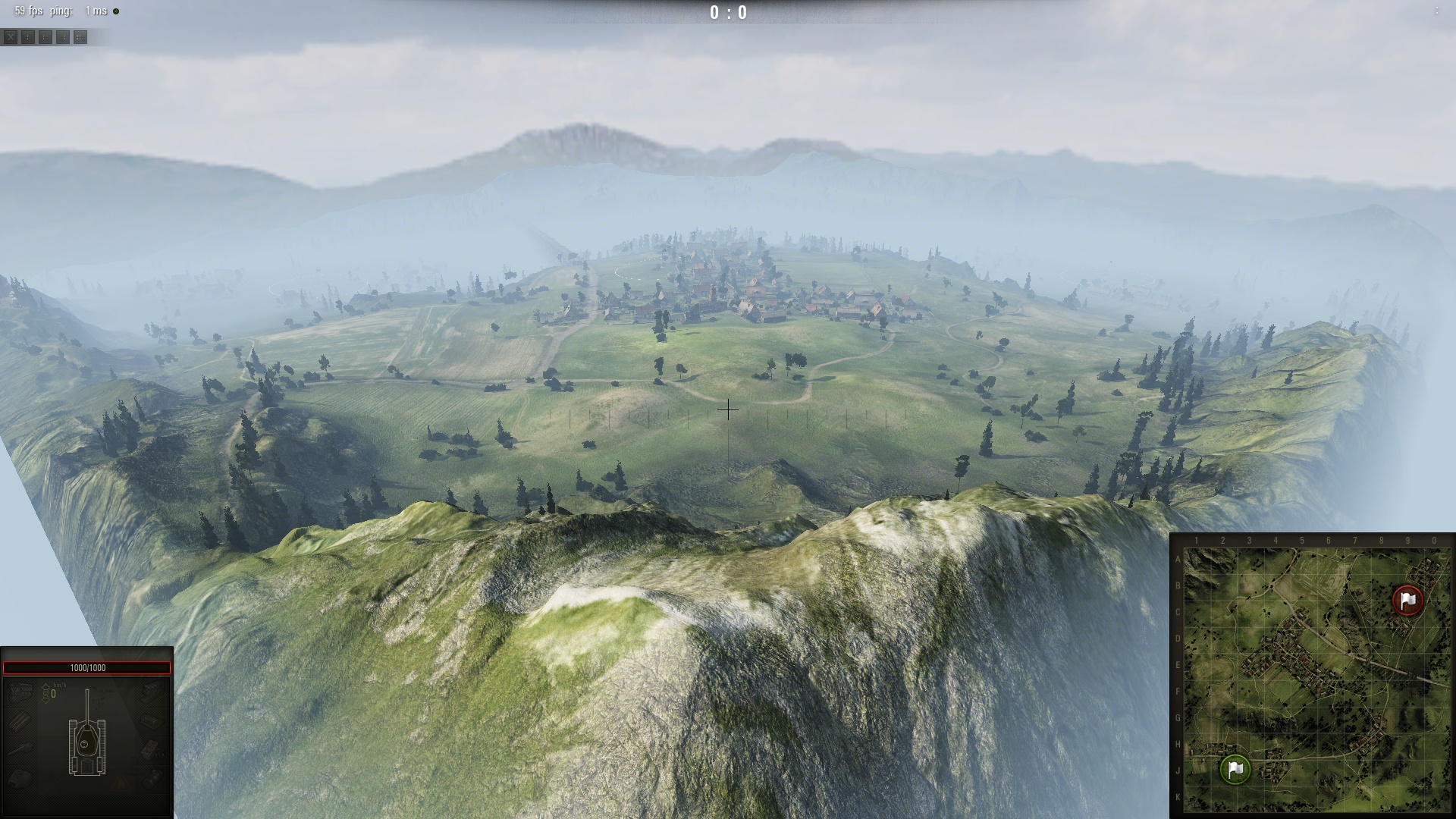1456x819 pixels.
Task: Select the ammo rack shells icon
Action: (21, 720)
